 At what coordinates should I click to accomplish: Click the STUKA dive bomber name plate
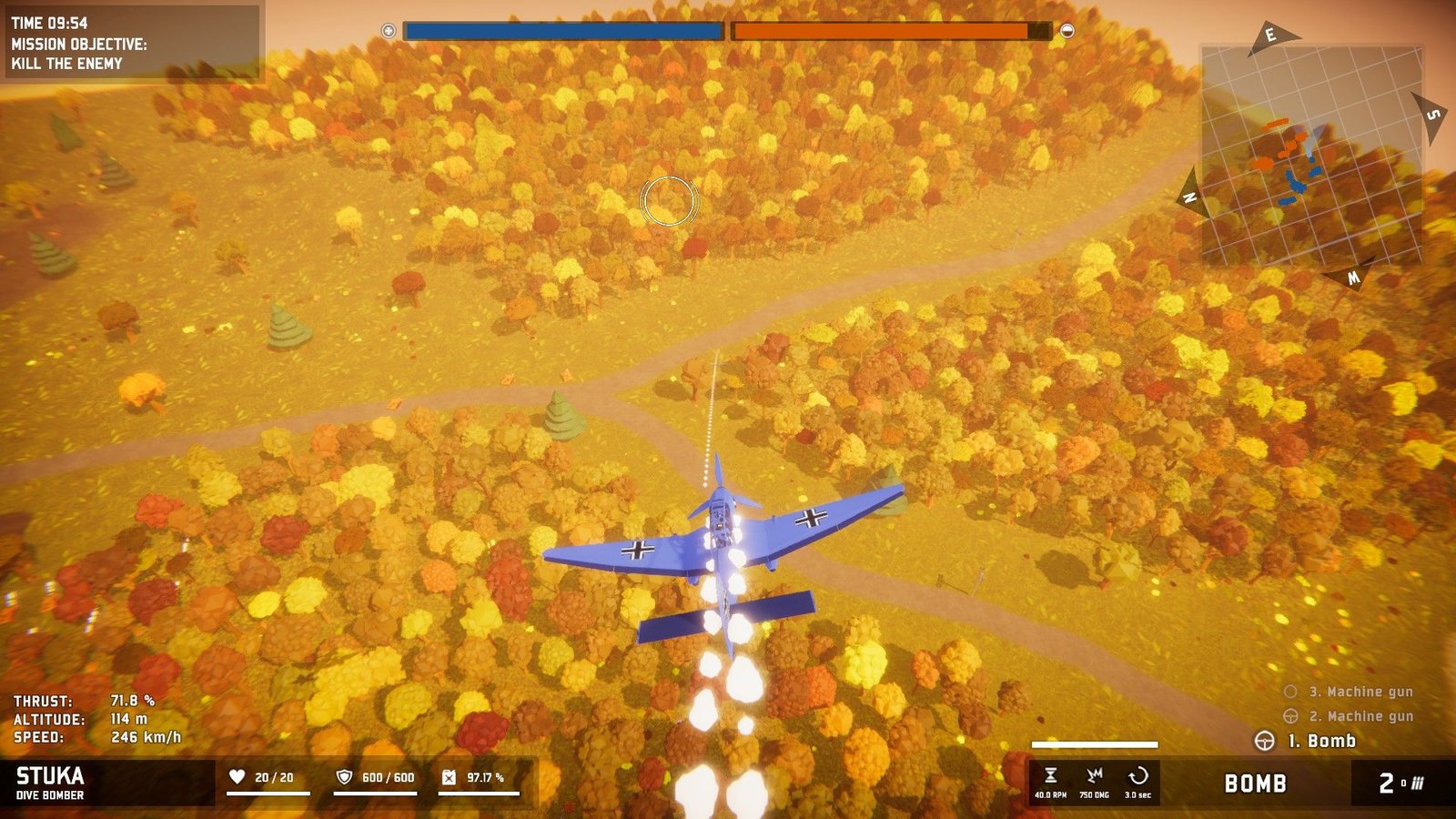51,783
